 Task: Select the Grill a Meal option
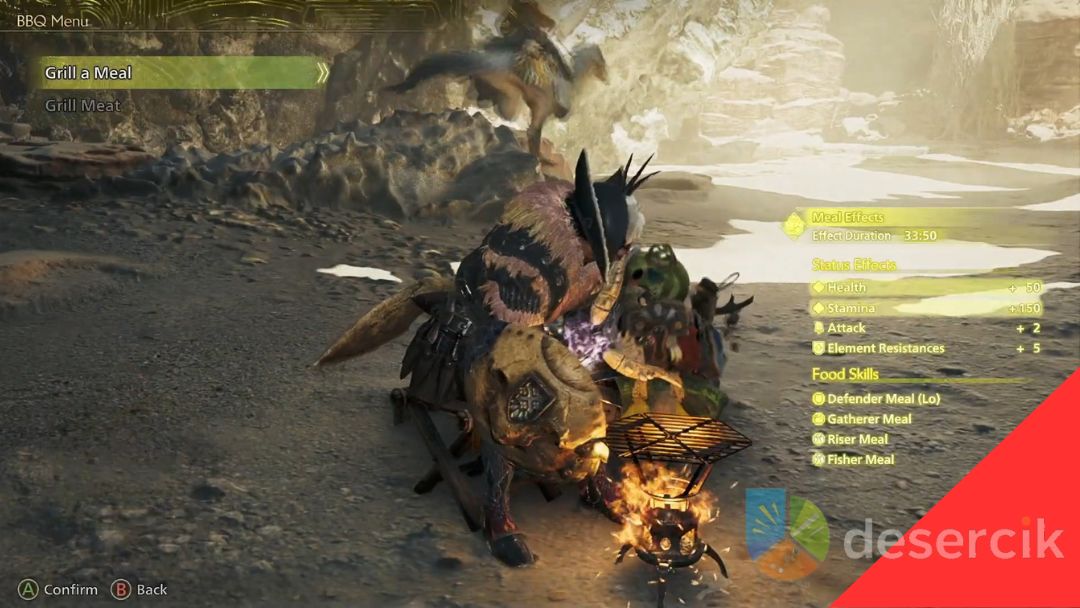[88, 73]
